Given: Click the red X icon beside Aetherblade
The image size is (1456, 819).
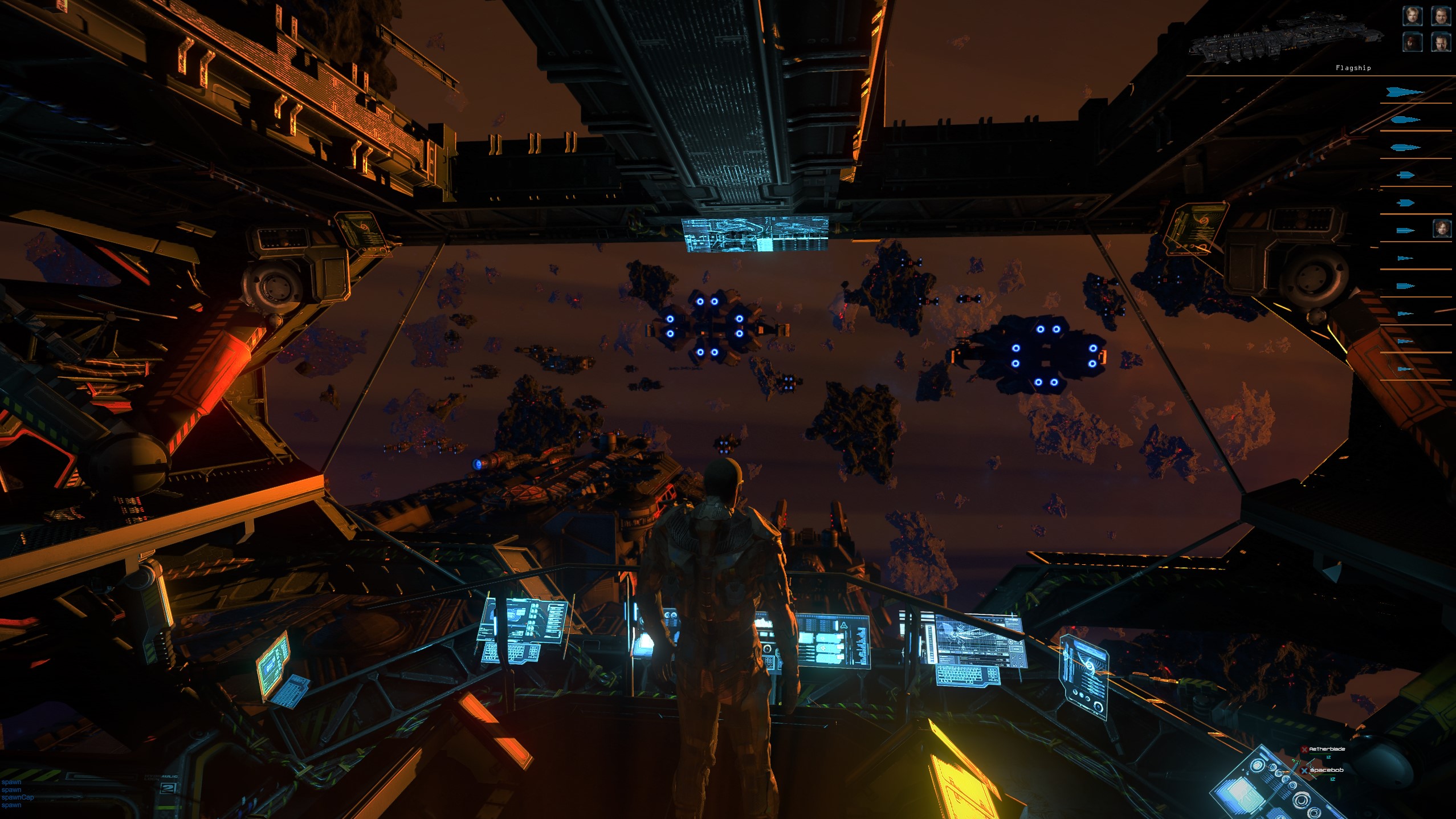Looking at the screenshot, I should point(1304,749).
